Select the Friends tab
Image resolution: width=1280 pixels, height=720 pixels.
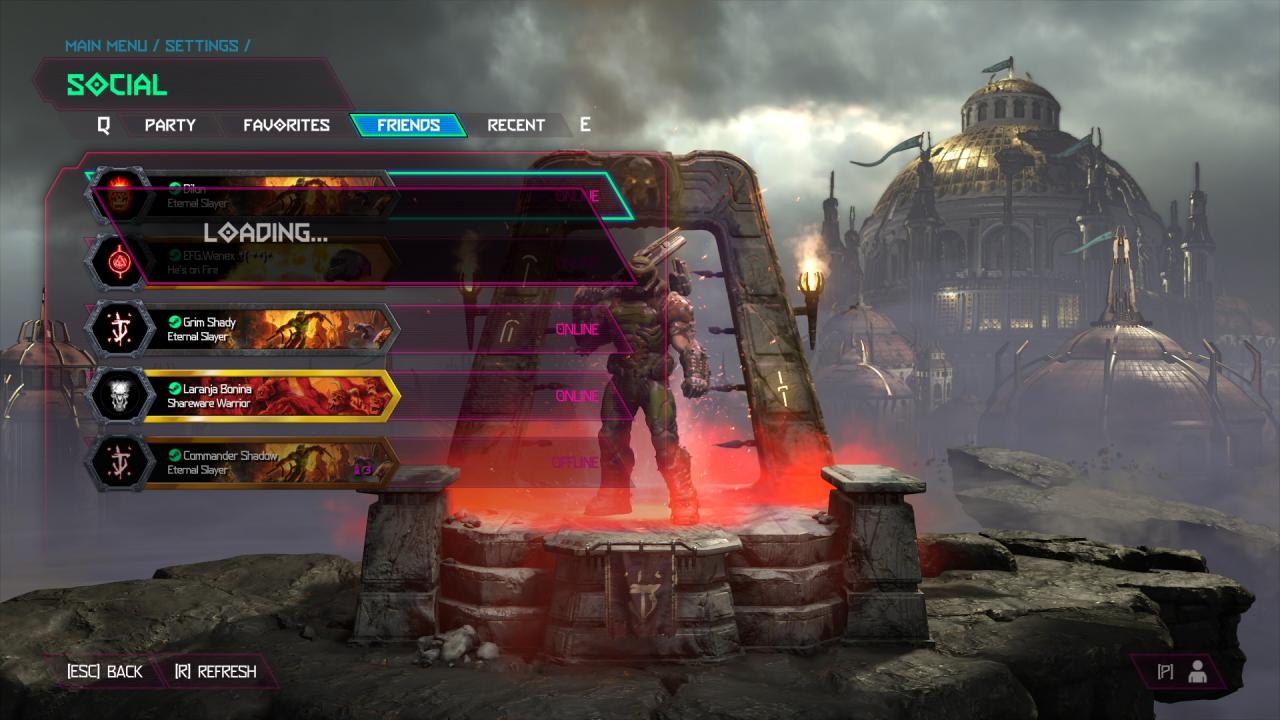pos(408,125)
